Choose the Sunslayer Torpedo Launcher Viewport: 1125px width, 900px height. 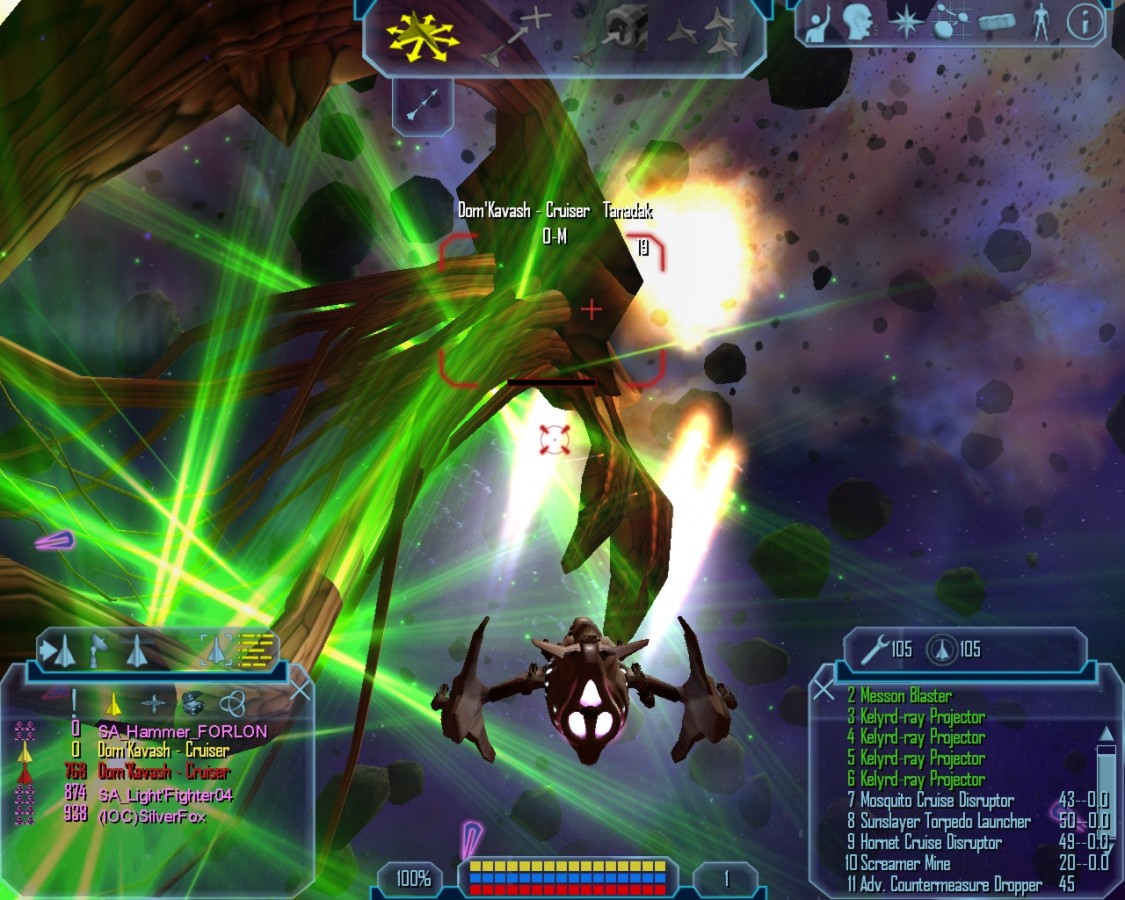945,821
